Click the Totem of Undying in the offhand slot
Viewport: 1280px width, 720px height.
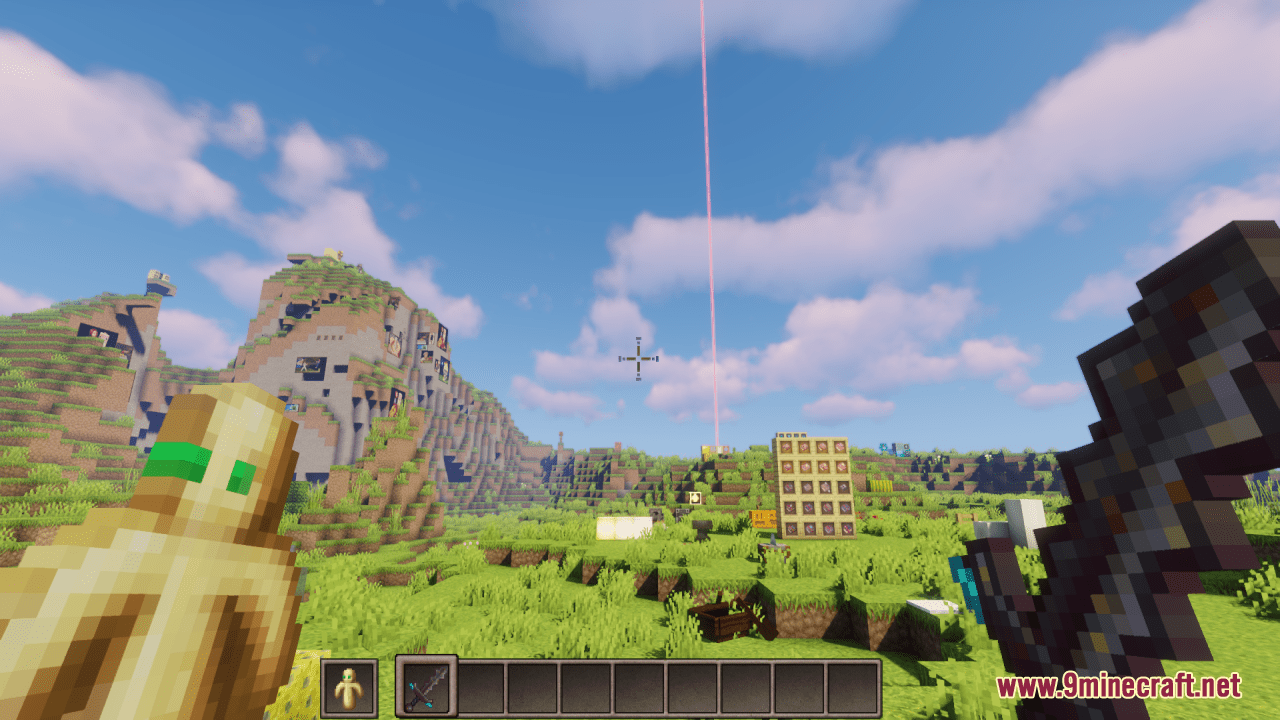(349, 690)
